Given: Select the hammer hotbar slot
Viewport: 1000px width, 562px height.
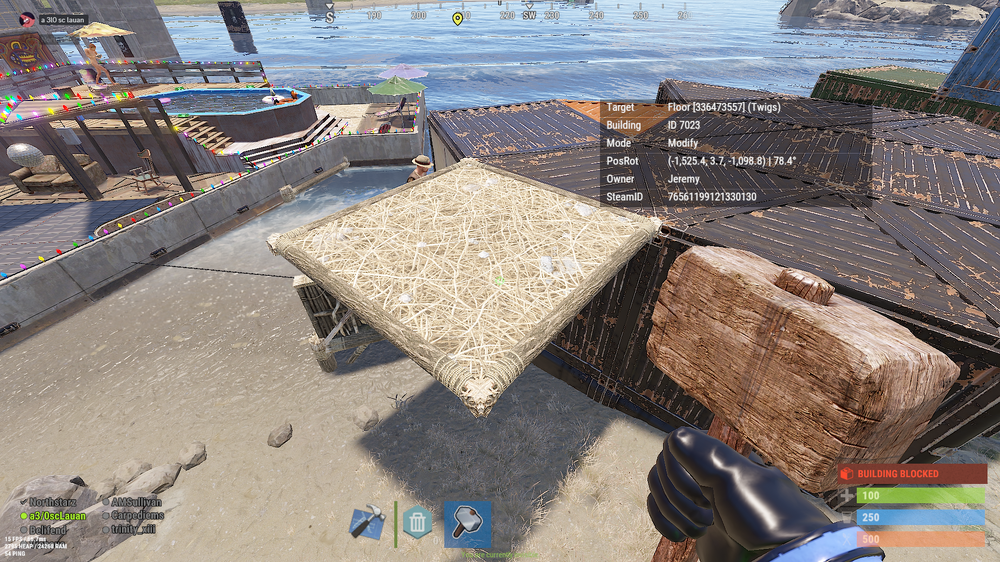Looking at the screenshot, I should tap(467, 524).
